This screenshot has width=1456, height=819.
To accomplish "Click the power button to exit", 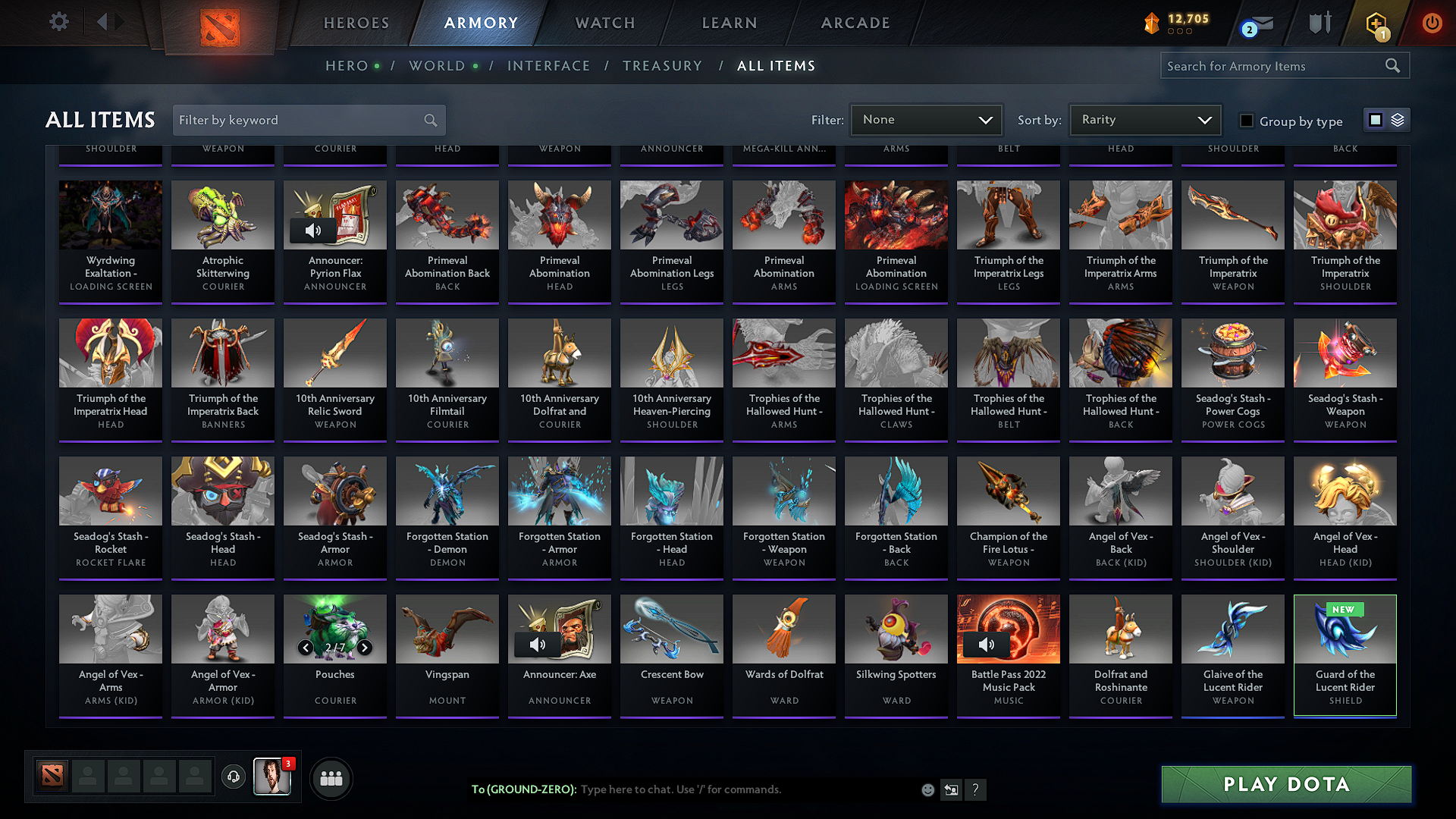I will pyautogui.click(x=1432, y=22).
